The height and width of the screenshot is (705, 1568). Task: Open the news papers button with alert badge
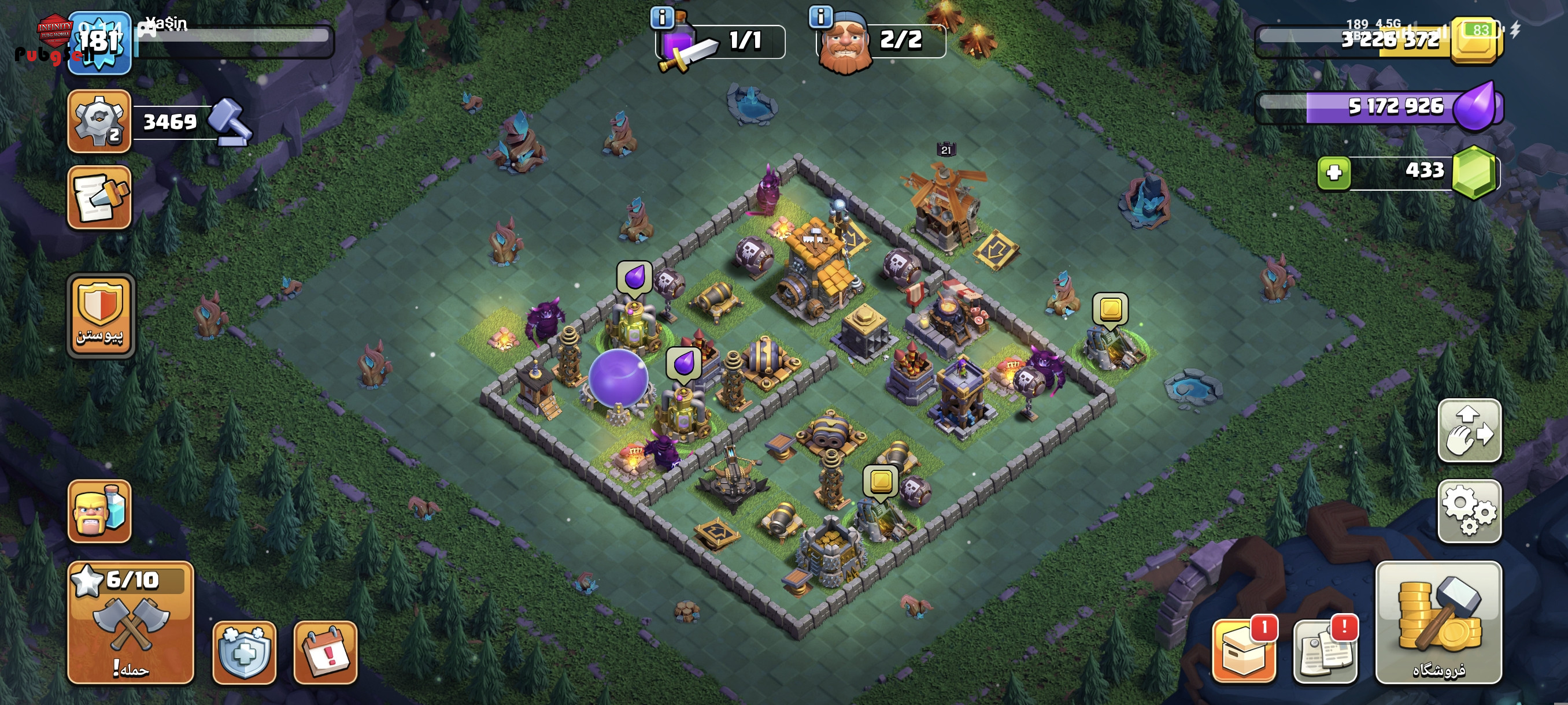click(x=1325, y=651)
